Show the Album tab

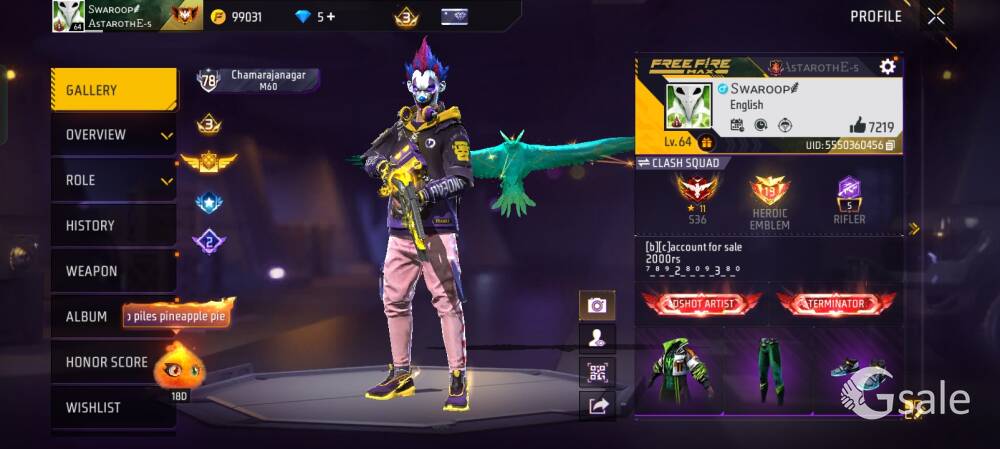(x=87, y=317)
